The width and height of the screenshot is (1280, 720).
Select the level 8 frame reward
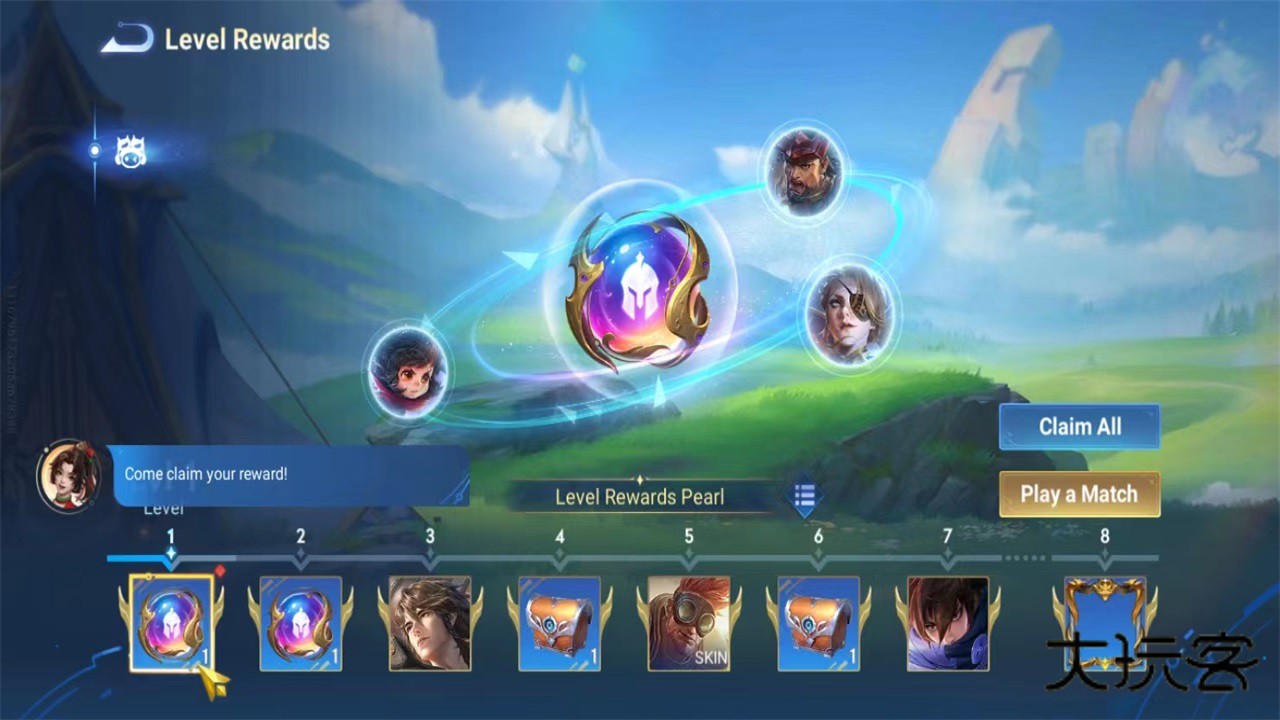[1105, 623]
